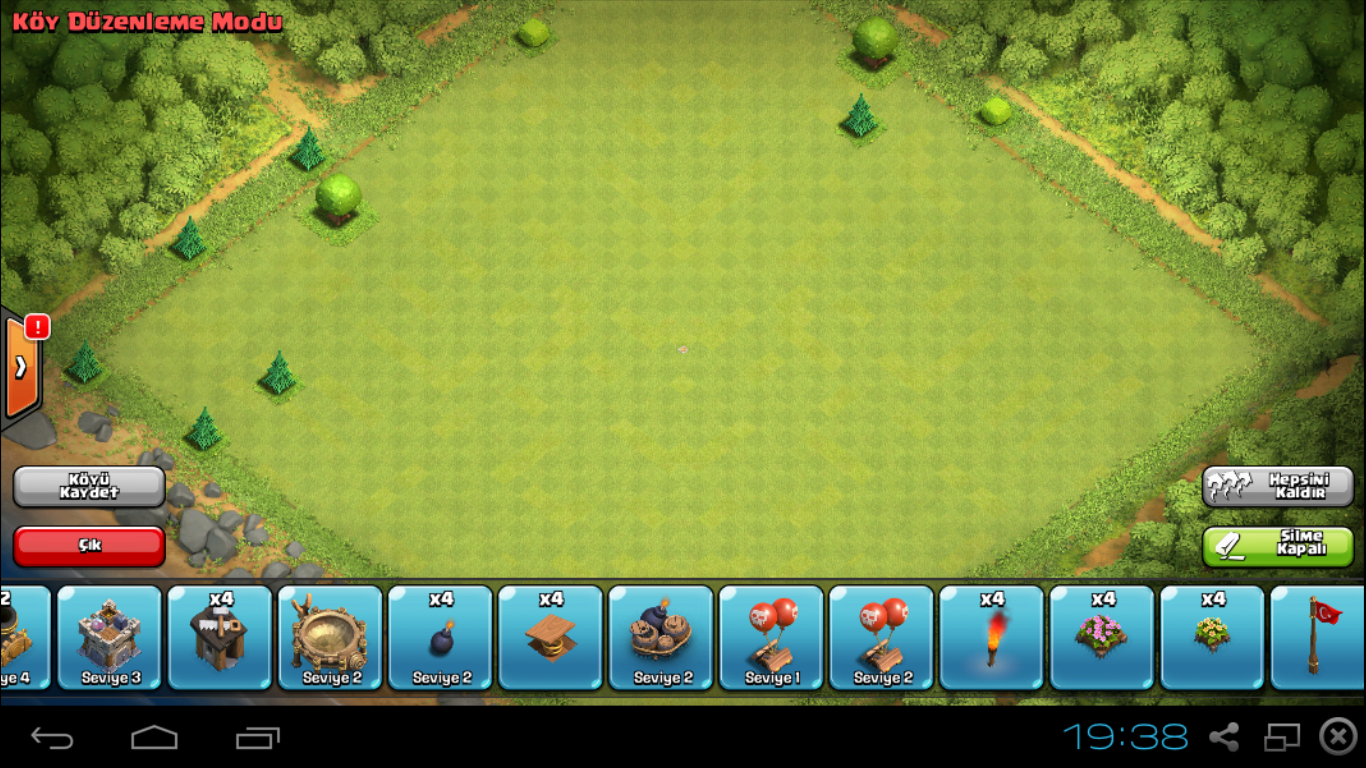Image resolution: width=1366 pixels, height=768 pixels.
Task: Pick the builder hut x4 slot
Action: click(220, 637)
